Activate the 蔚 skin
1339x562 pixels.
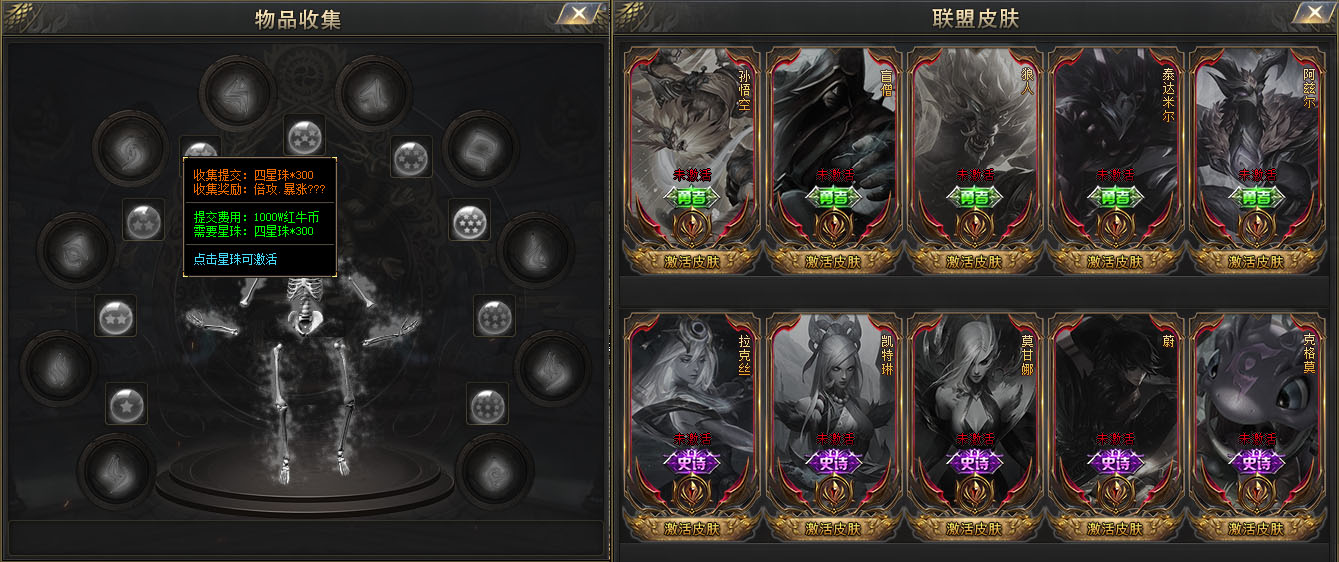coord(1116,528)
